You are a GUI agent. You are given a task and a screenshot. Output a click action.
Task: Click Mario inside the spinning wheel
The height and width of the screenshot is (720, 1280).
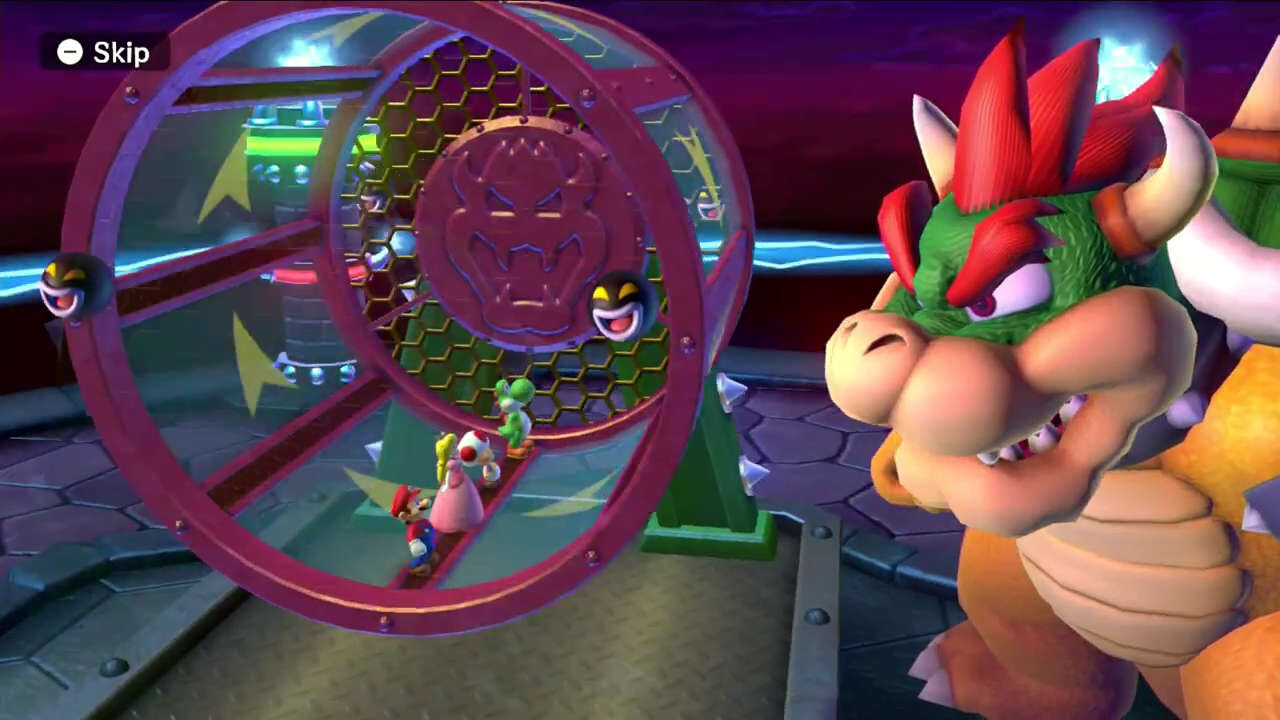coord(417,524)
